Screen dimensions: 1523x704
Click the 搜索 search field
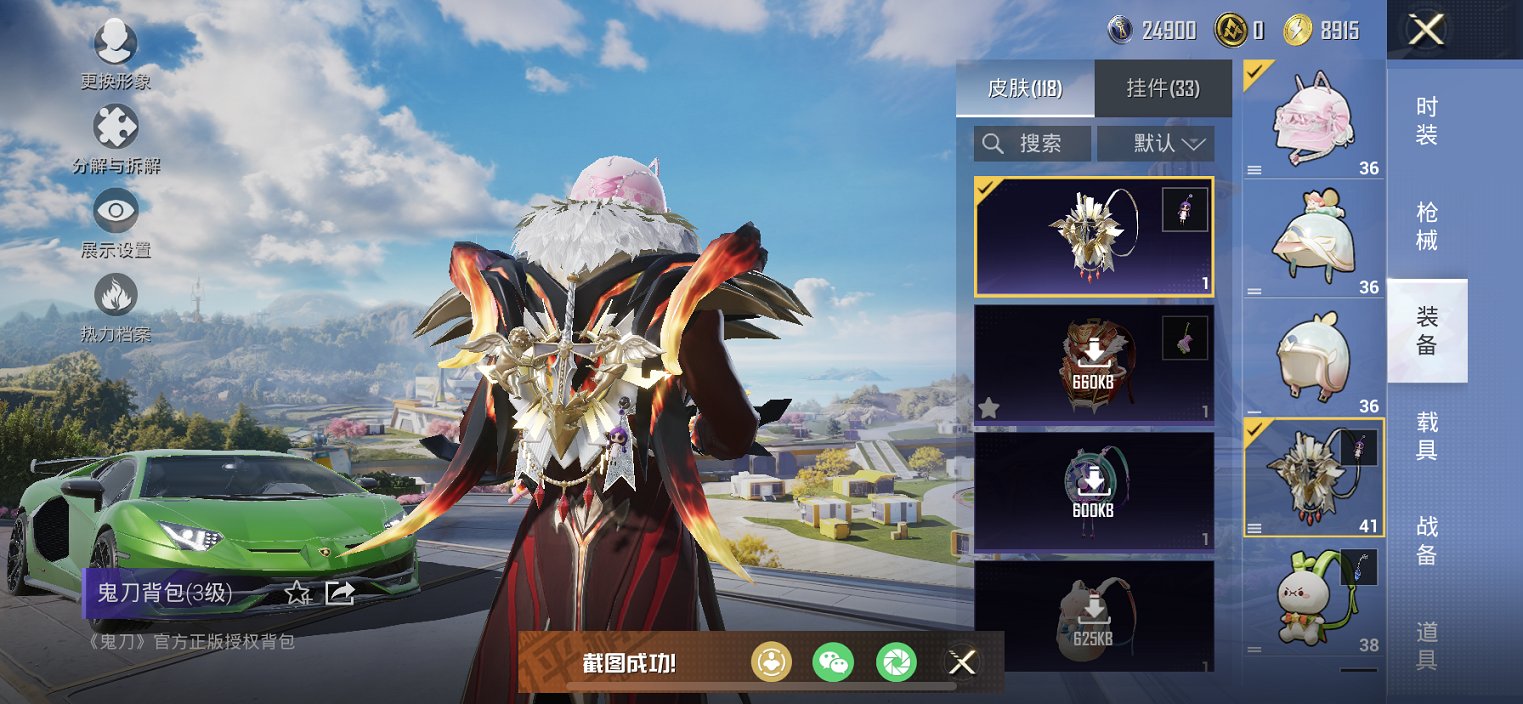(1033, 143)
